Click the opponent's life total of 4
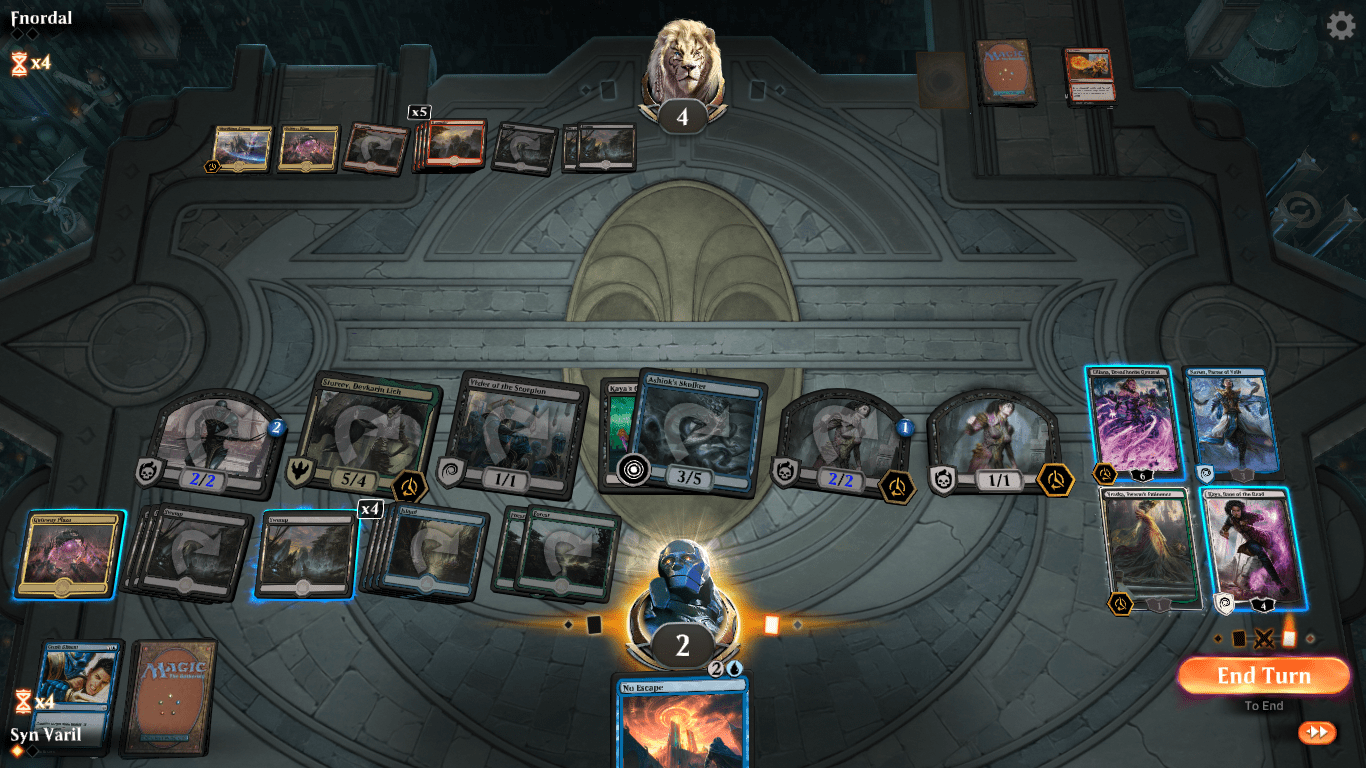1366x768 pixels. click(684, 113)
